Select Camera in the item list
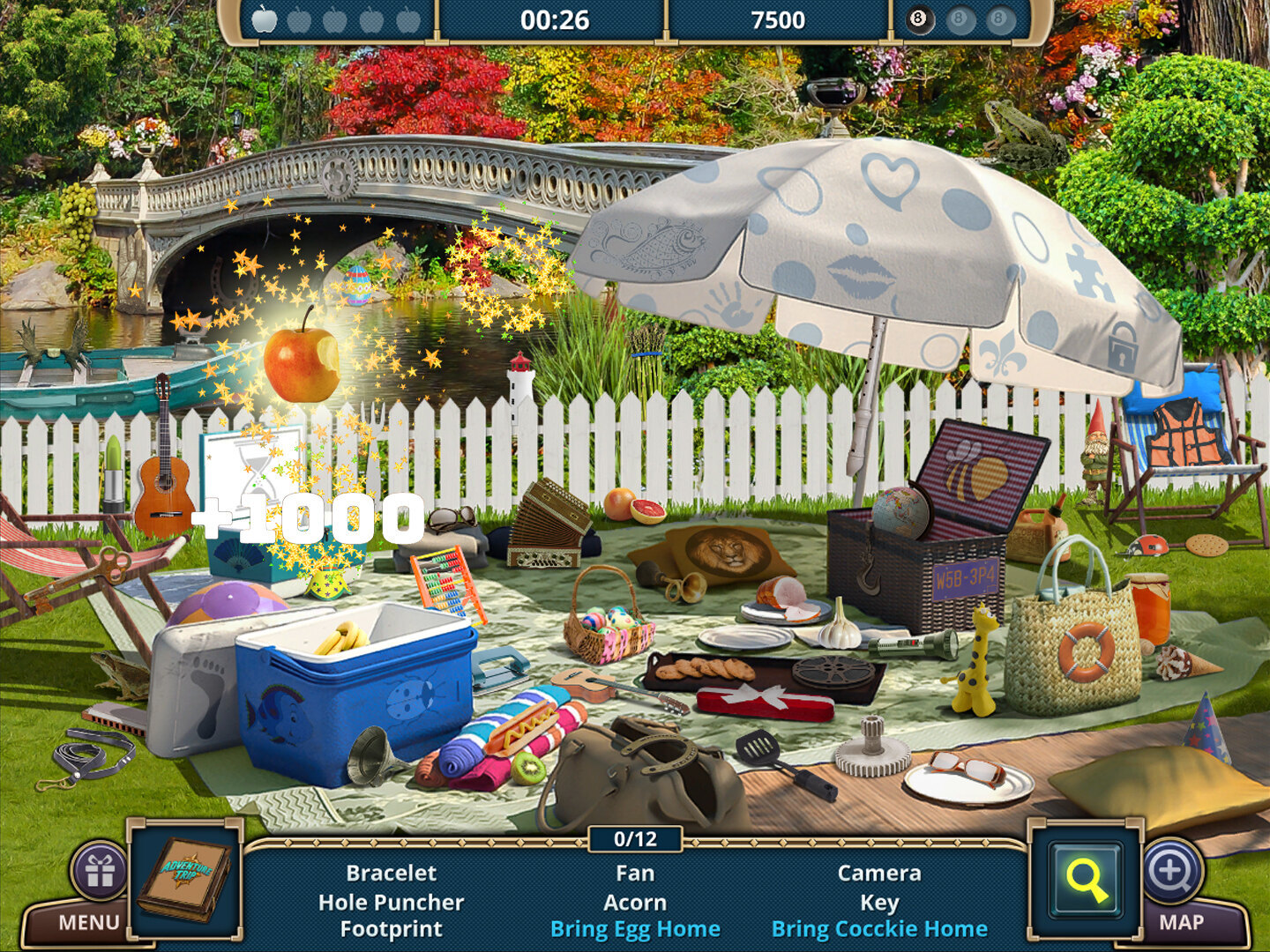 [879, 873]
